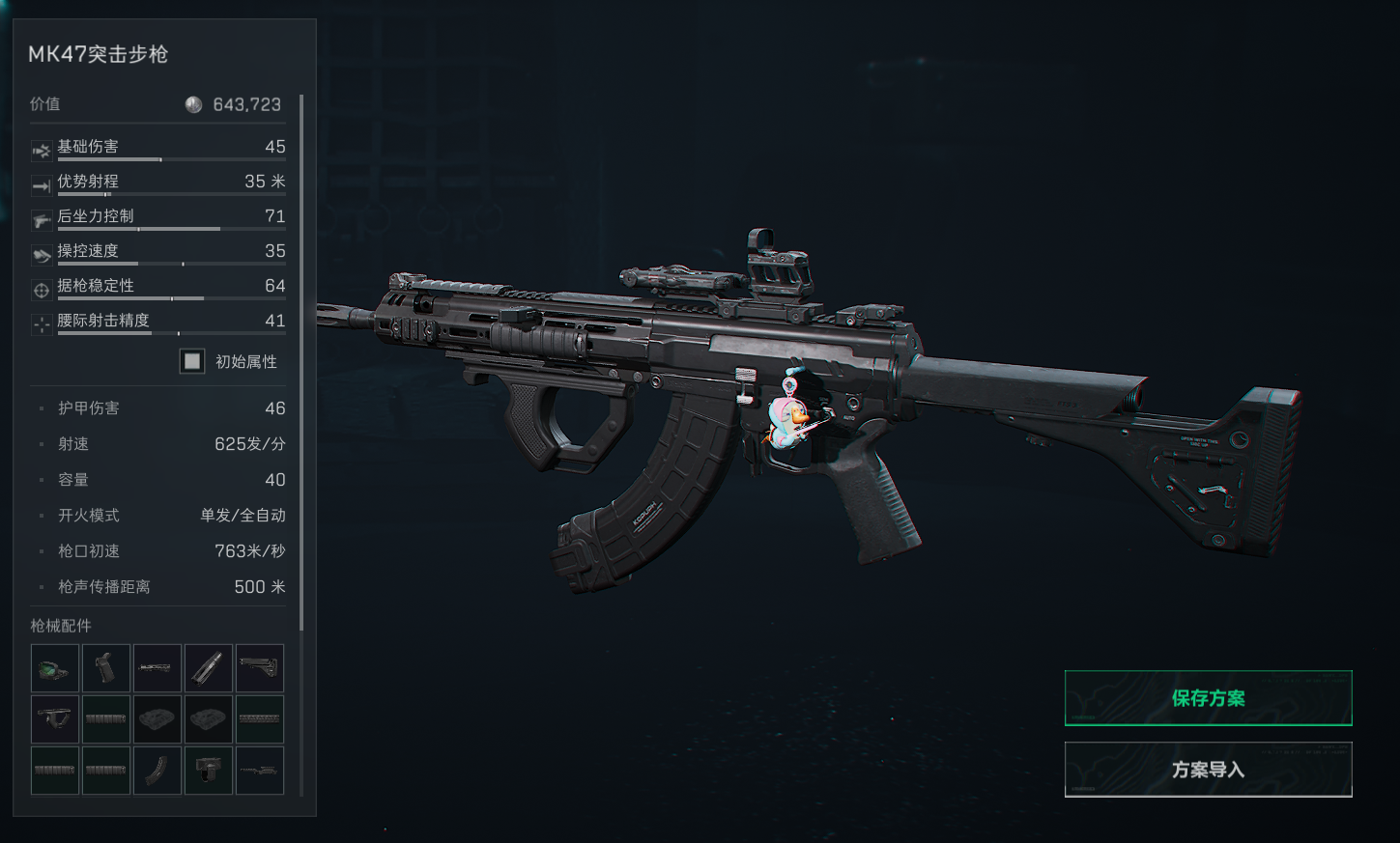The width and height of the screenshot is (1400, 843).
Task: Click the 保存方案 save loadout button
Action: pos(1208,698)
